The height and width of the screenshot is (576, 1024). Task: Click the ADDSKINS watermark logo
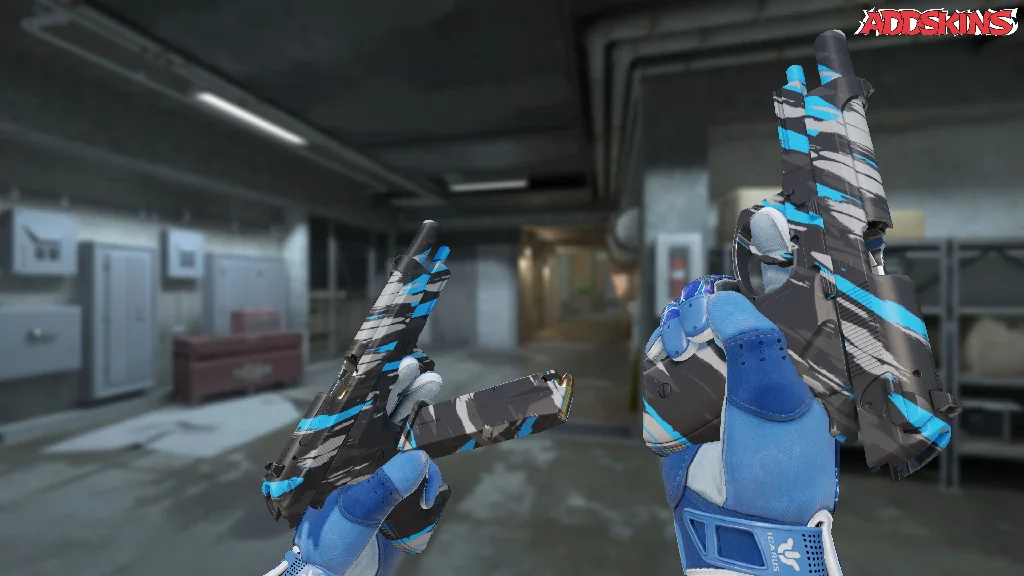tap(938, 22)
